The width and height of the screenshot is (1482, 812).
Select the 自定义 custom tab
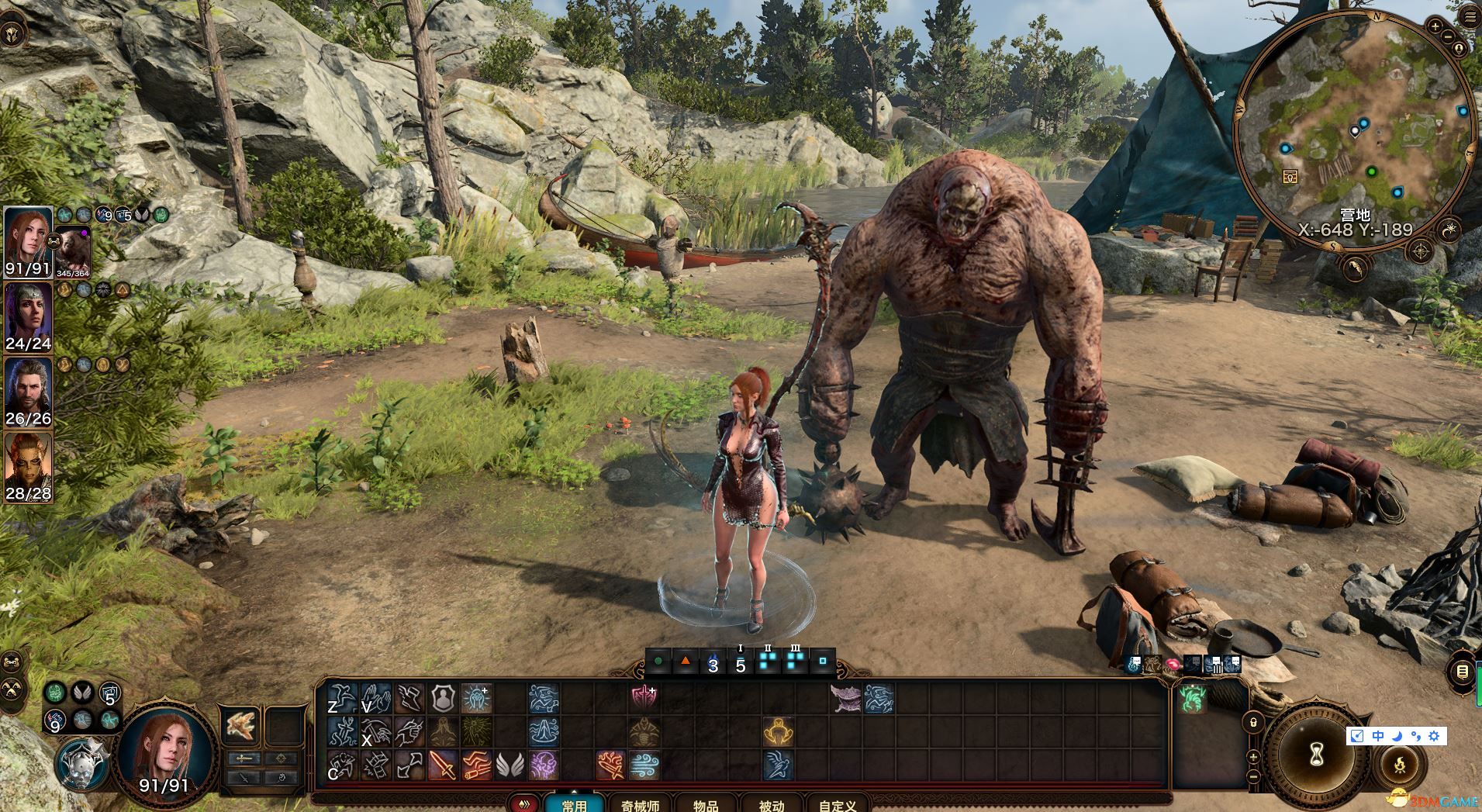(838, 805)
